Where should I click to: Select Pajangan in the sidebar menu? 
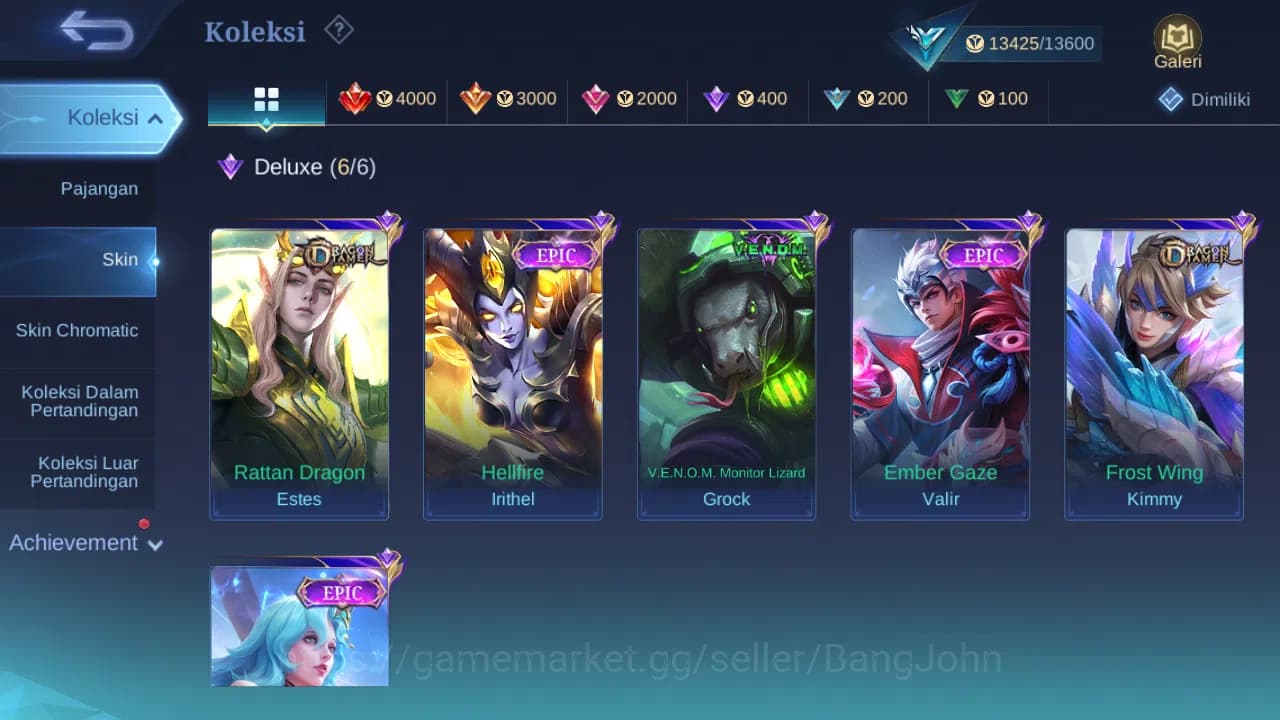(97, 188)
